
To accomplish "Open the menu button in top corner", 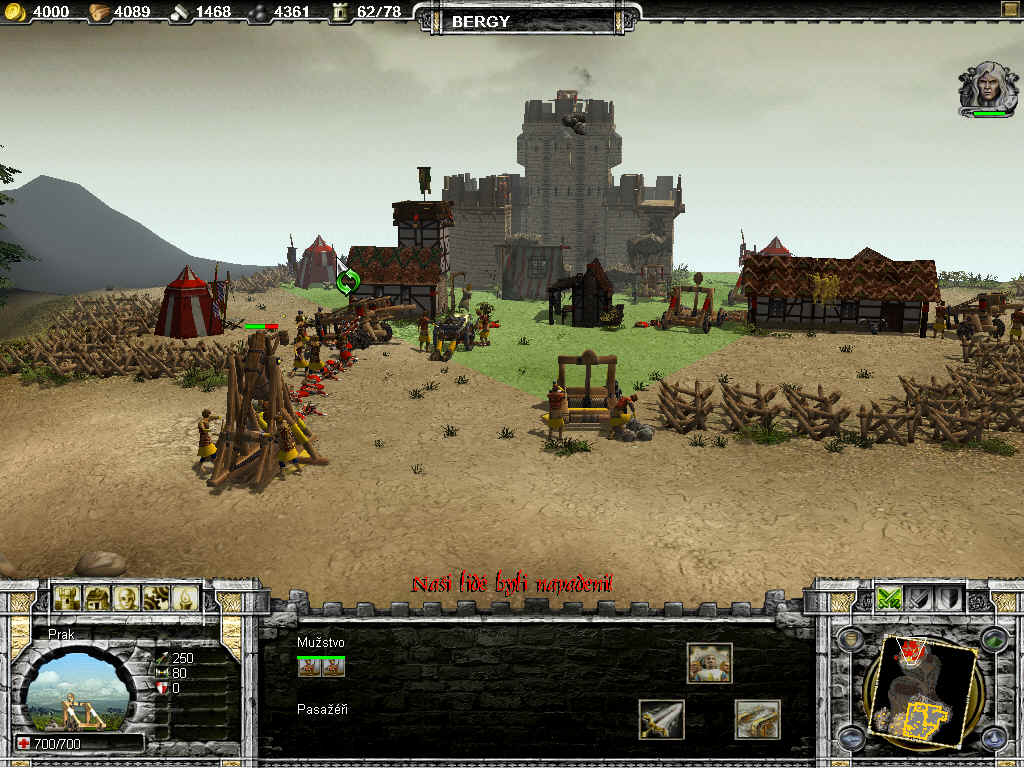I will pyautogui.click(x=1008, y=11).
